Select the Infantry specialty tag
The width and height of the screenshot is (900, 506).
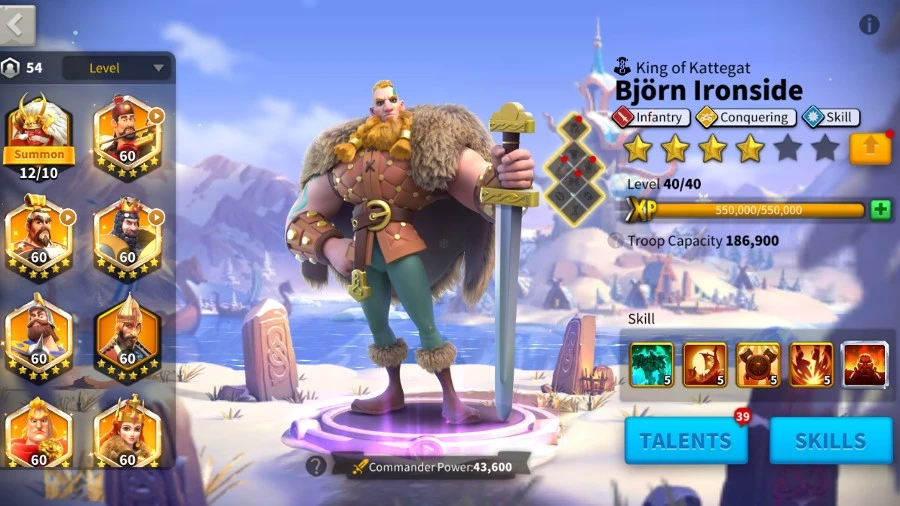coord(651,117)
